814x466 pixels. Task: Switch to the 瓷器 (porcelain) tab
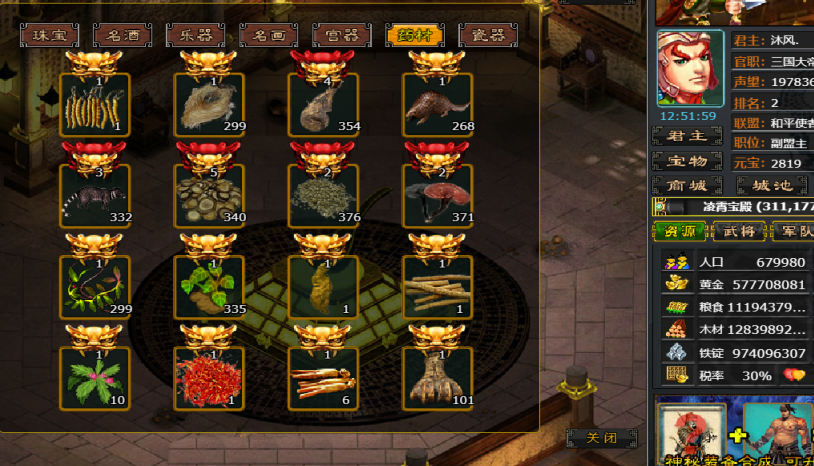[x=487, y=36]
